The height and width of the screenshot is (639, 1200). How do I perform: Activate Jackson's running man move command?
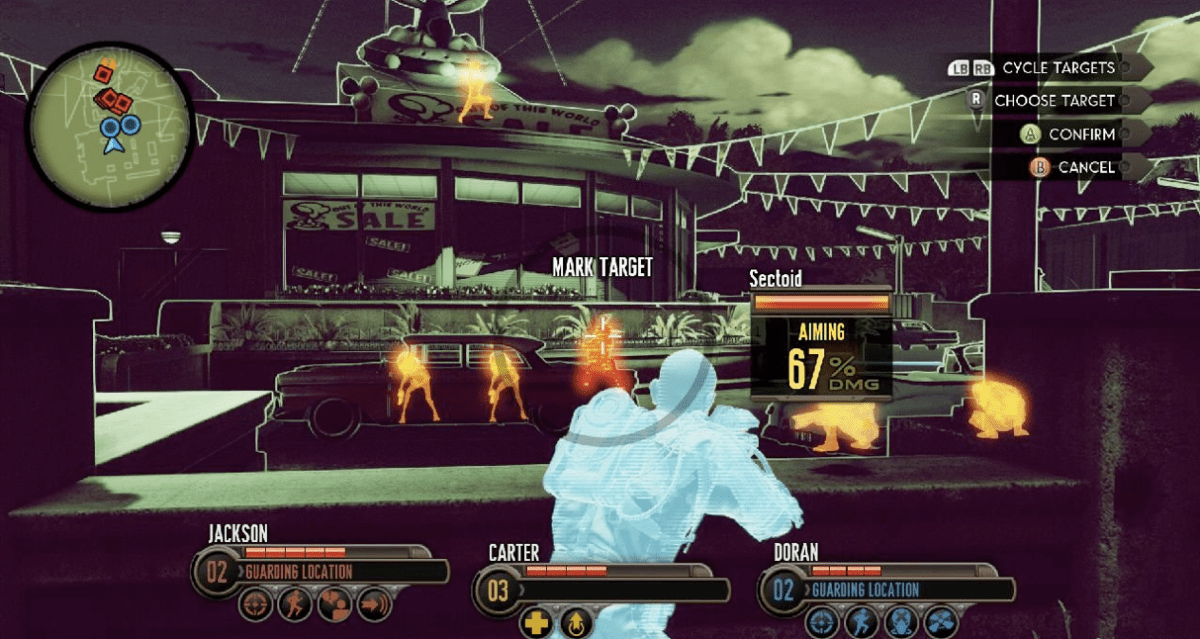pos(293,604)
